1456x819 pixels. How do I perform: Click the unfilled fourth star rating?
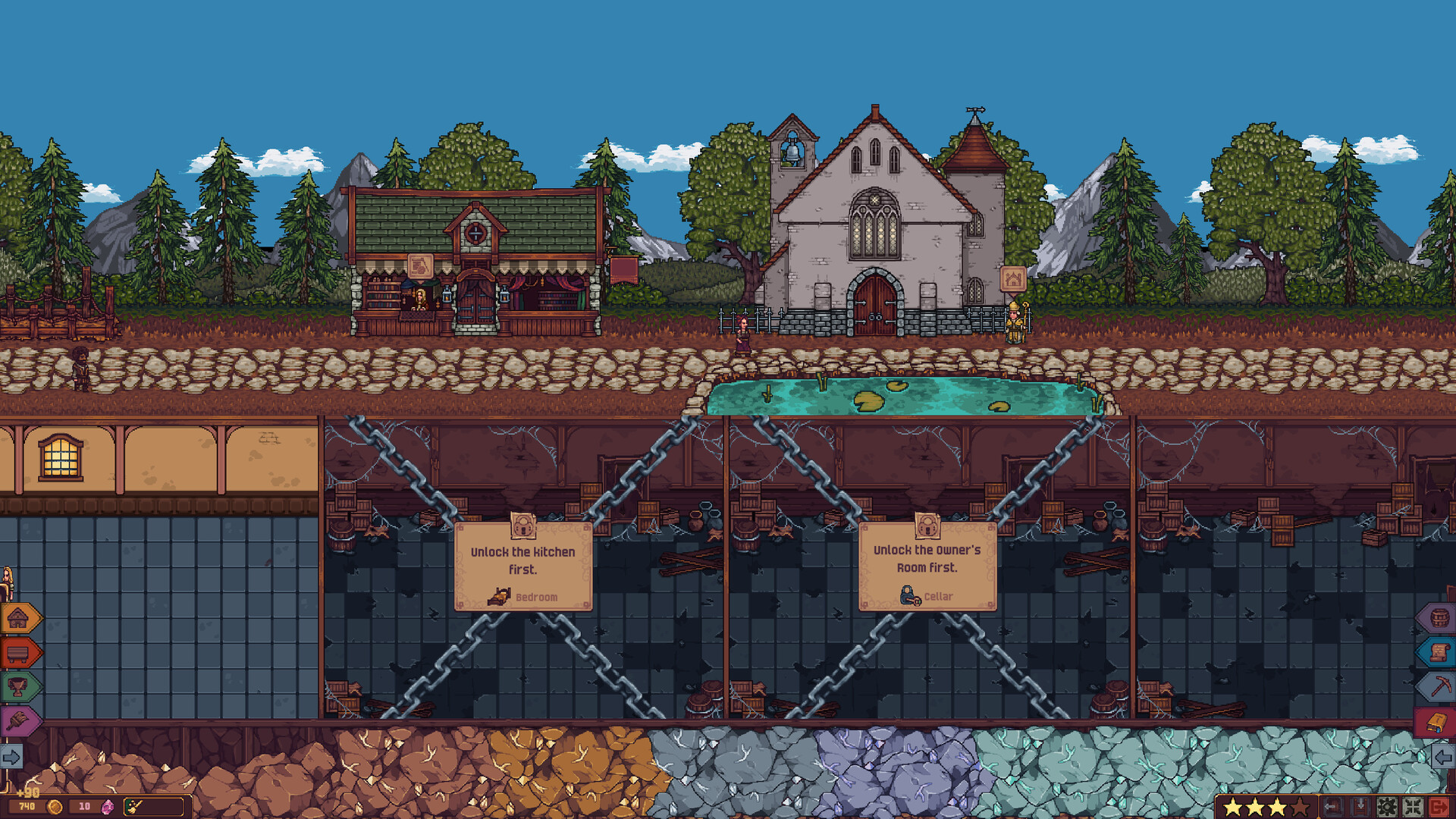click(x=1299, y=807)
